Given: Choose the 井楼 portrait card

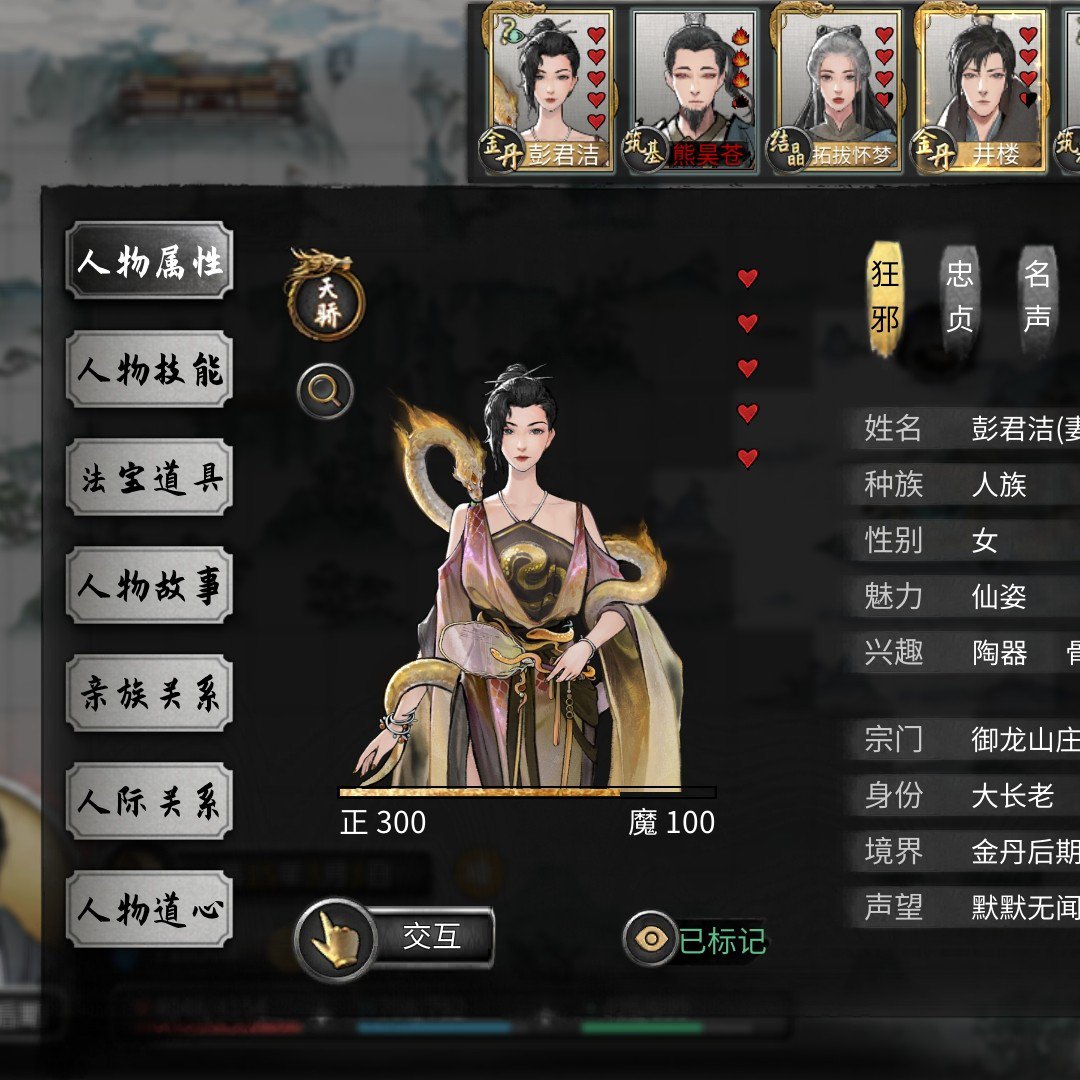Looking at the screenshot, I should [x=982, y=90].
